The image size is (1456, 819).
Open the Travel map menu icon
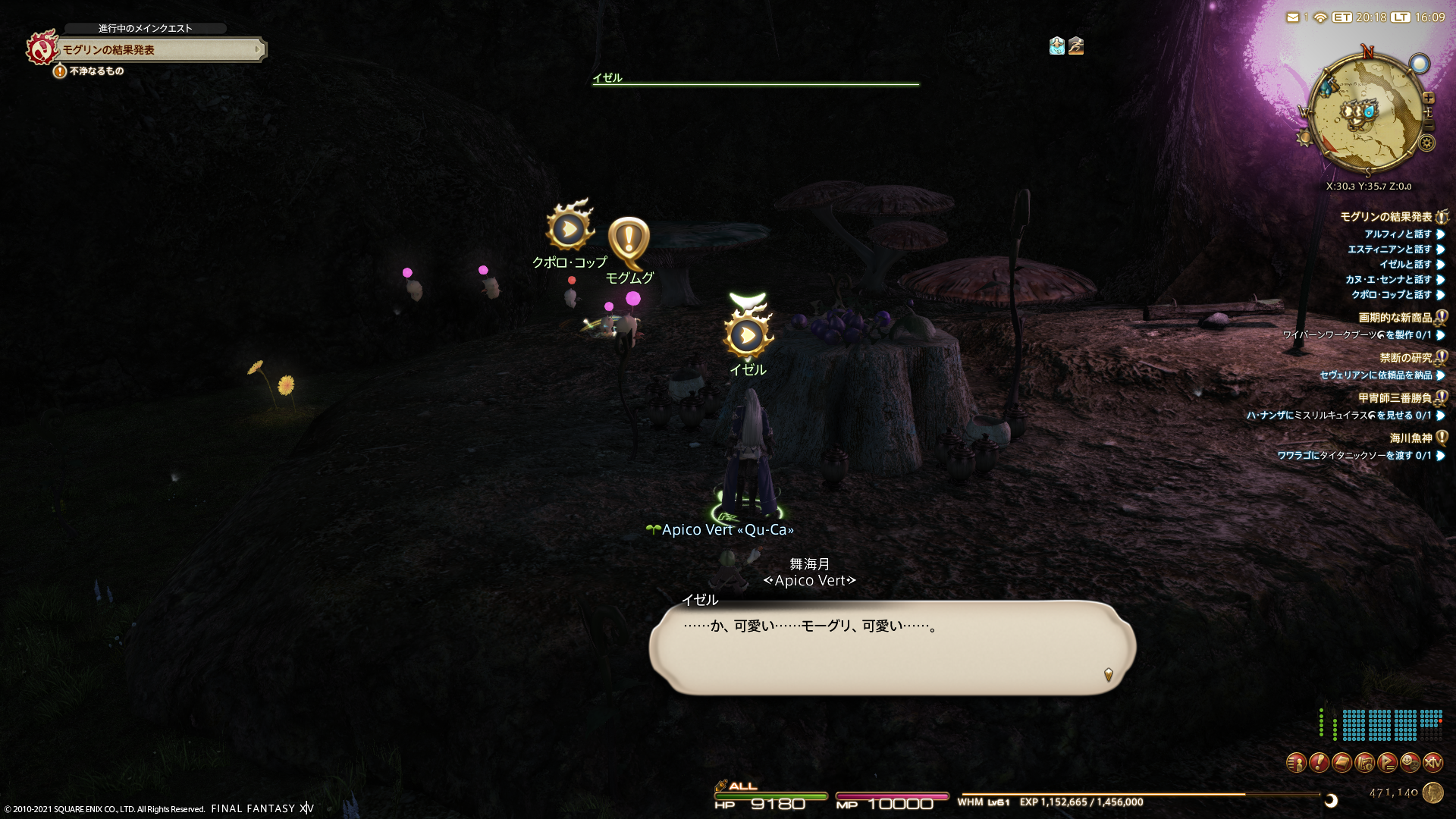tap(1364, 762)
